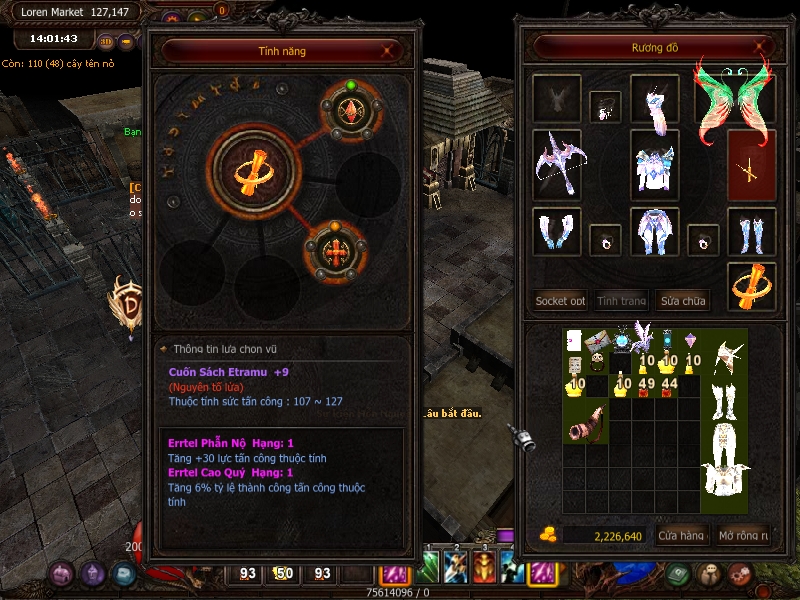Pick the horn item in the bag
800x600 pixels.
[x=585, y=423]
